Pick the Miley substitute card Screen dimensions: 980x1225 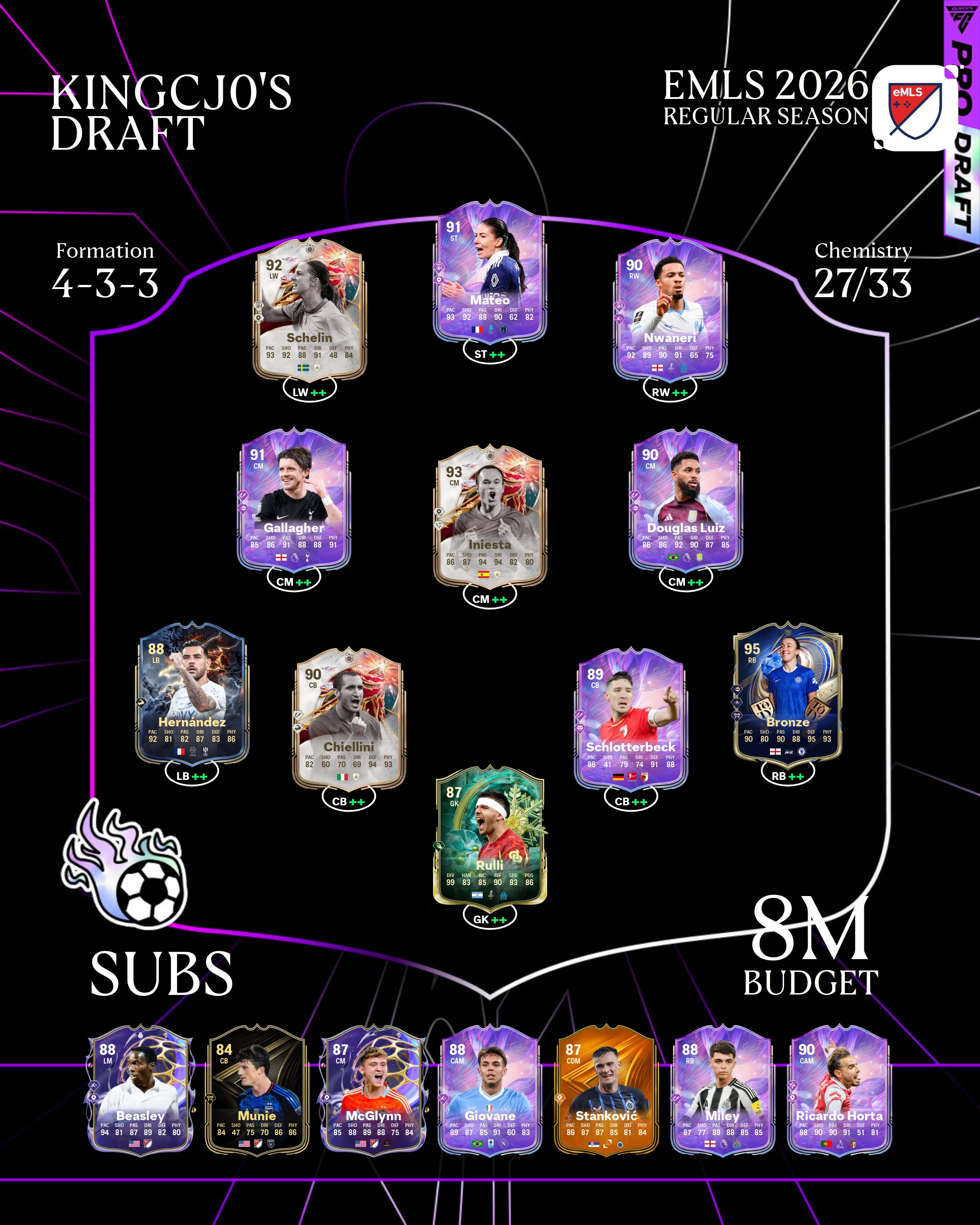(x=723, y=1090)
